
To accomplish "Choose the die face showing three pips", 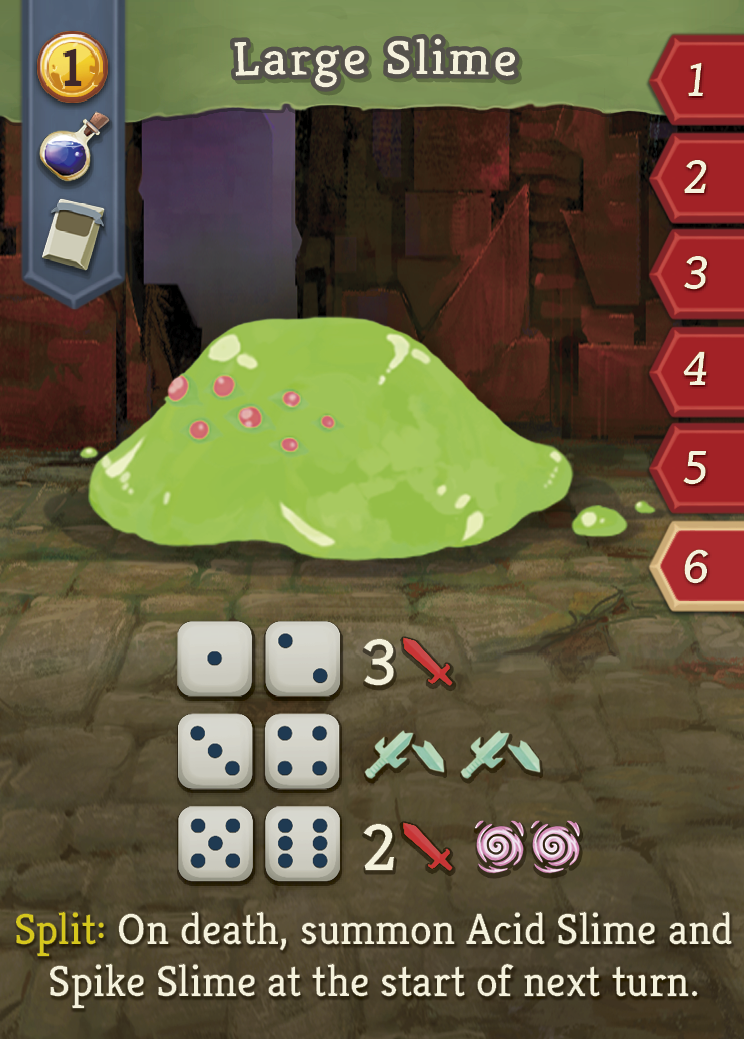I will (214, 752).
